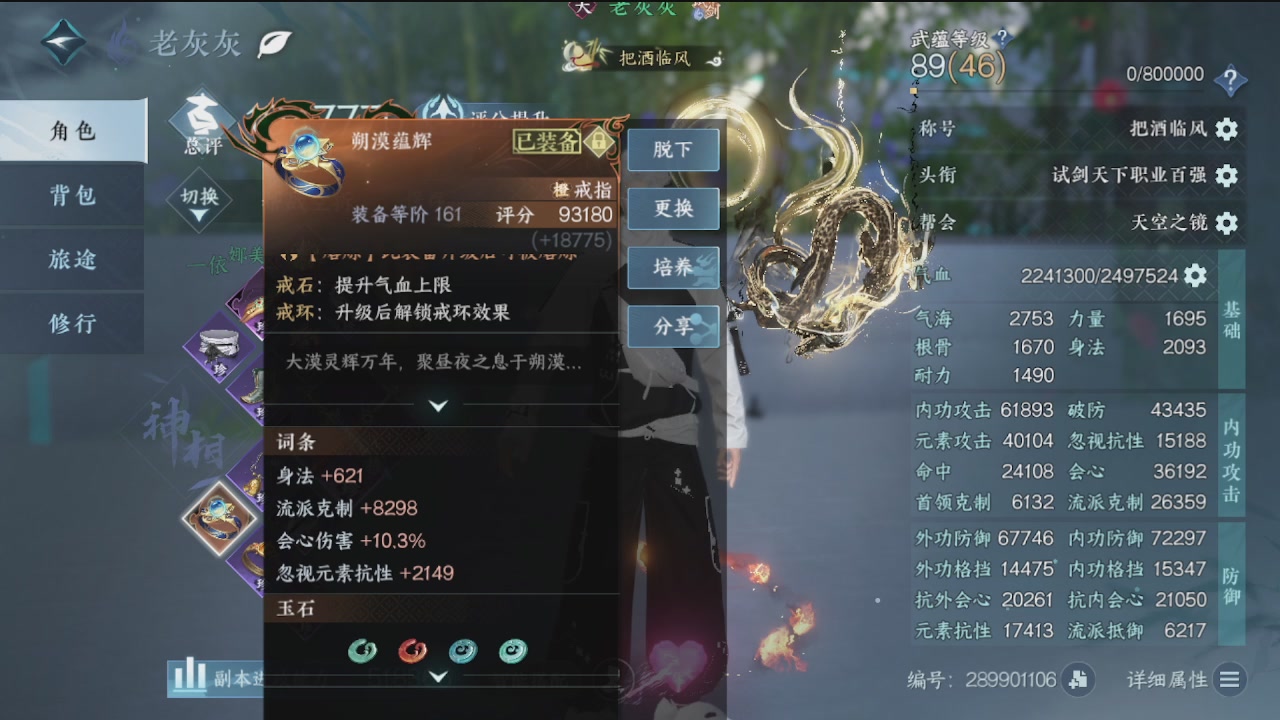The width and height of the screenshot is (1280, 720).
Task: Switch to the 背包 inventory tab
Action: tap(72, 197)
